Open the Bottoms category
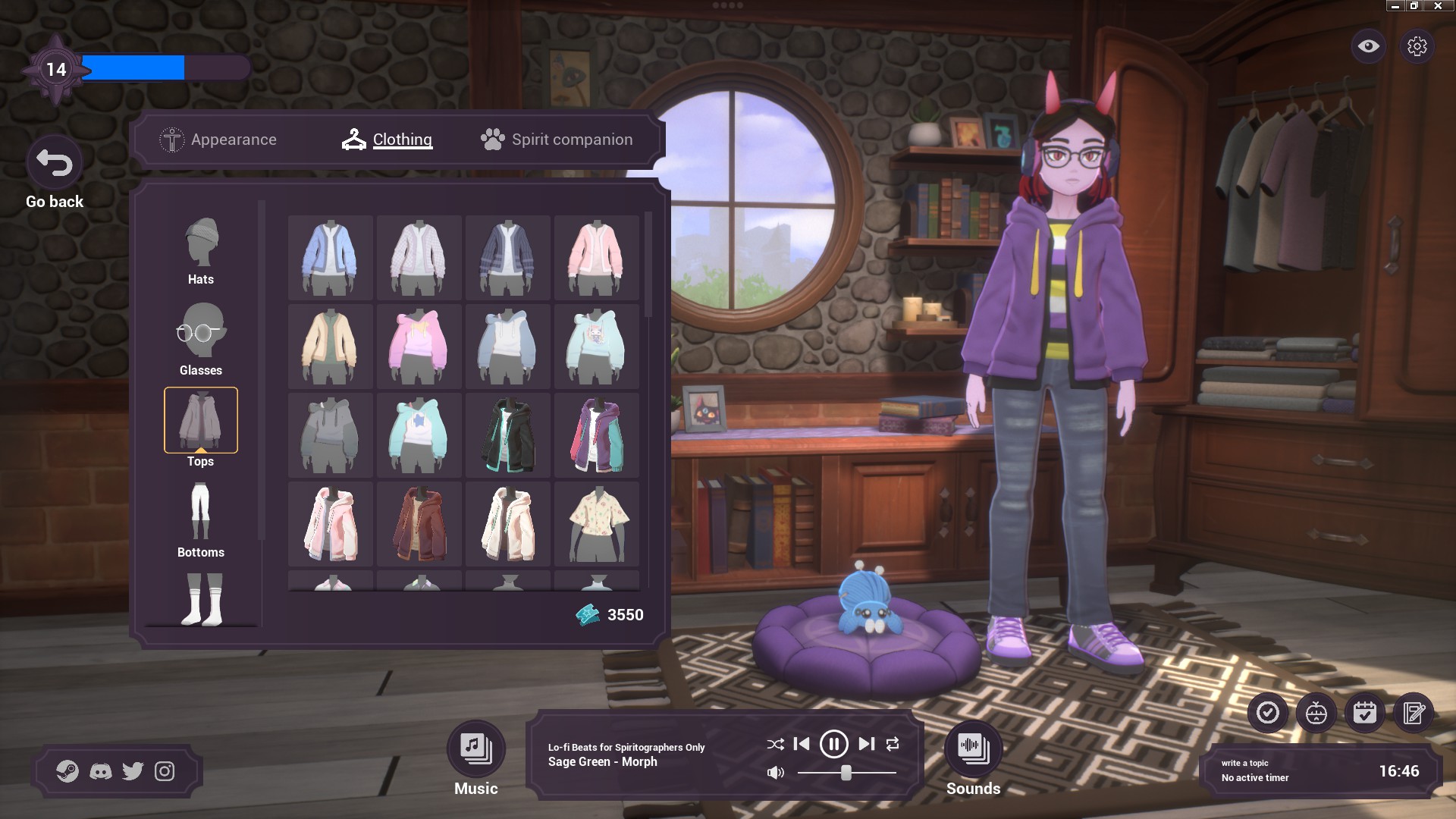1456x819 pixels. point(201,522)
